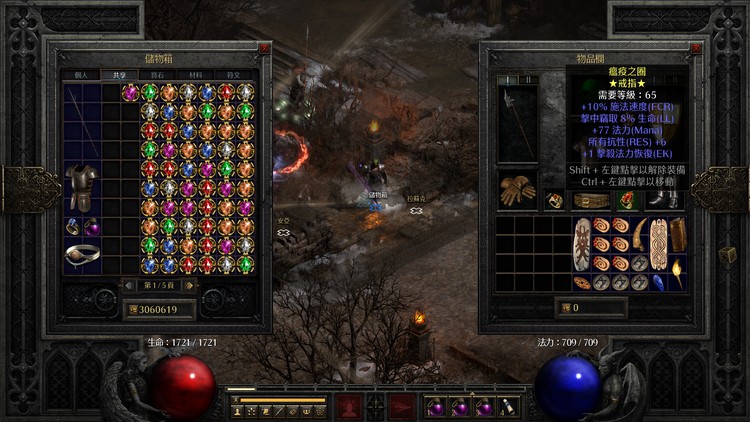750x422 pixels.
Task: Select the 材料 stash tab
Action: coord(195,74)
